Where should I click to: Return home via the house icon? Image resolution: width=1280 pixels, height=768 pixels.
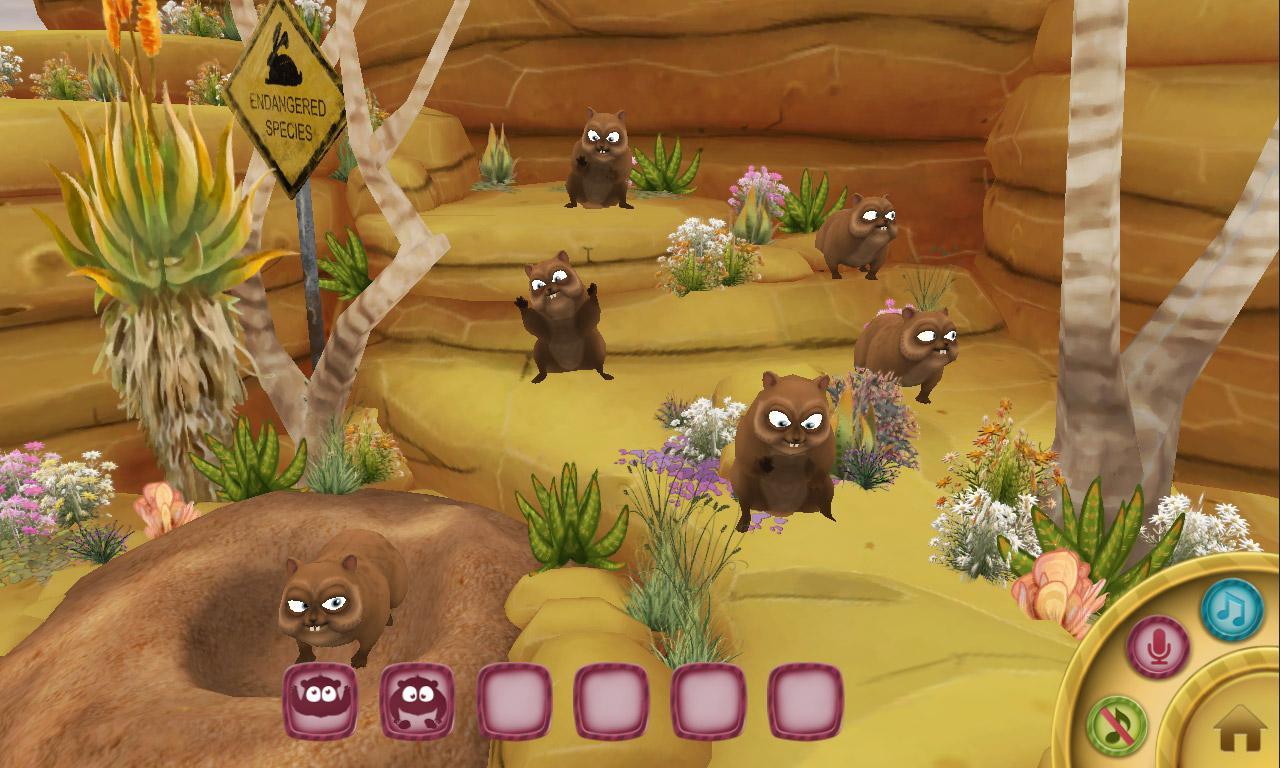coord(1240,728)
